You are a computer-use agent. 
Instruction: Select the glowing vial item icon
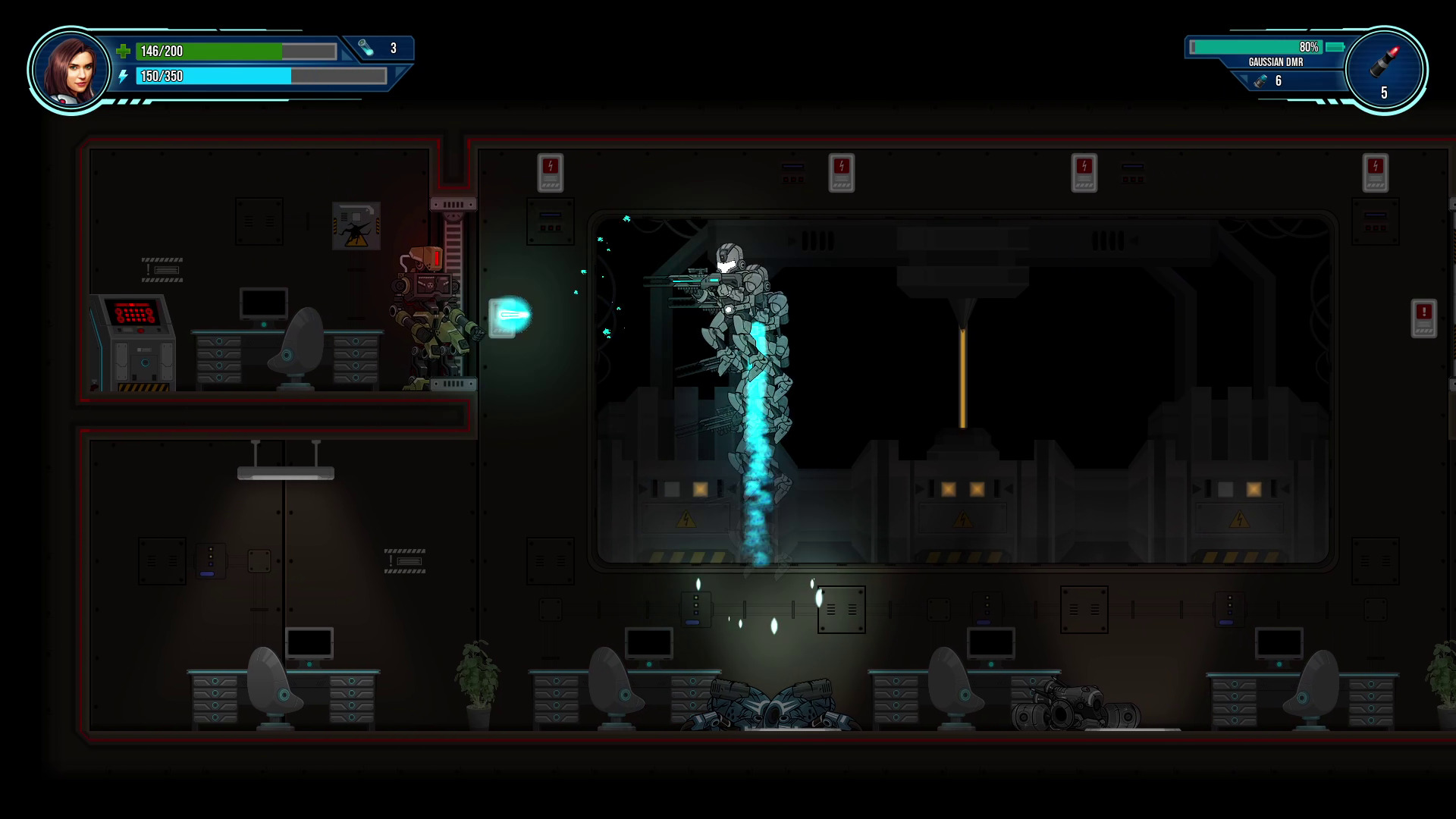coord(366,49)
